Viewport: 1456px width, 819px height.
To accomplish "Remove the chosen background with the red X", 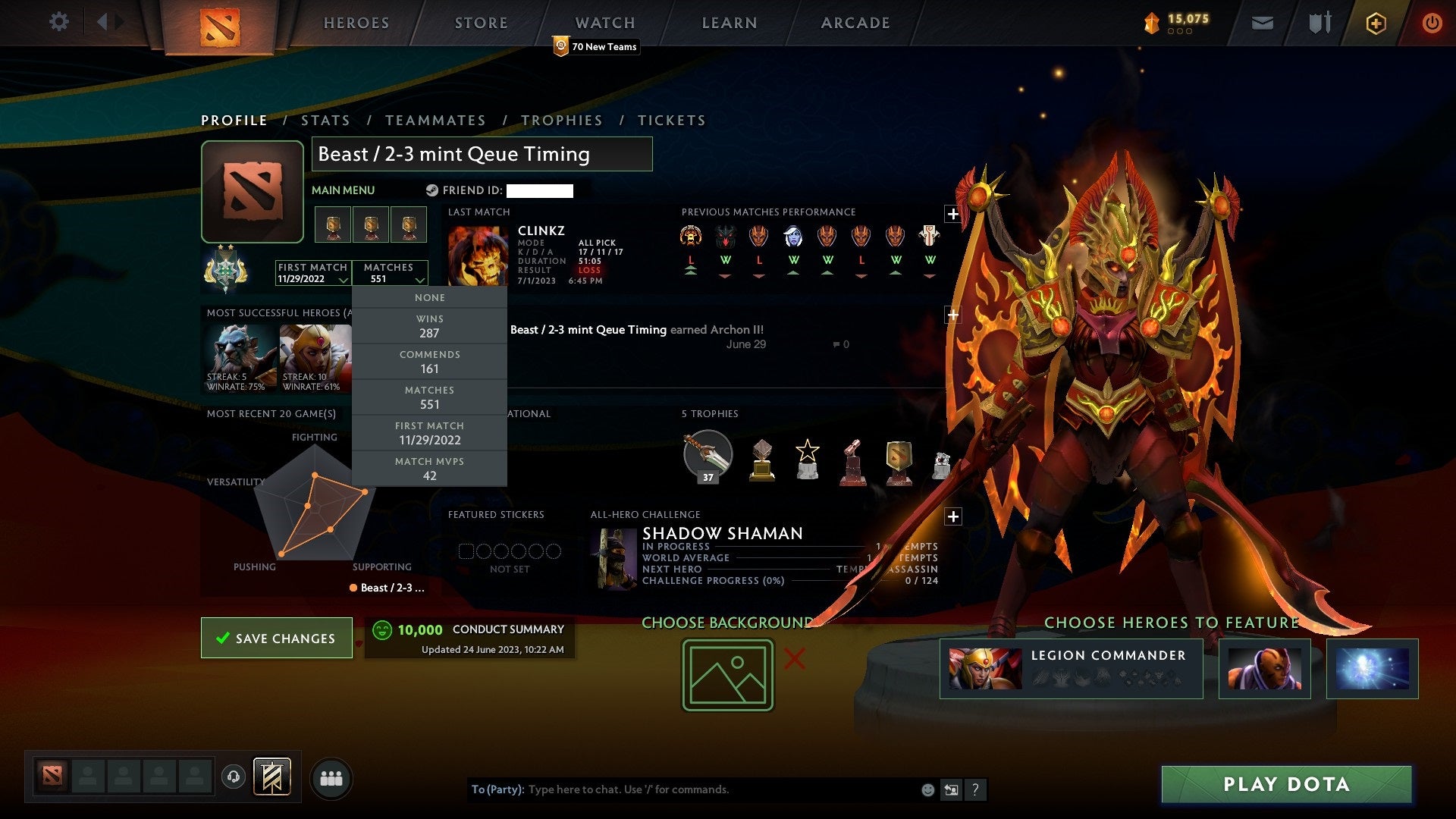I will (793, 660).
